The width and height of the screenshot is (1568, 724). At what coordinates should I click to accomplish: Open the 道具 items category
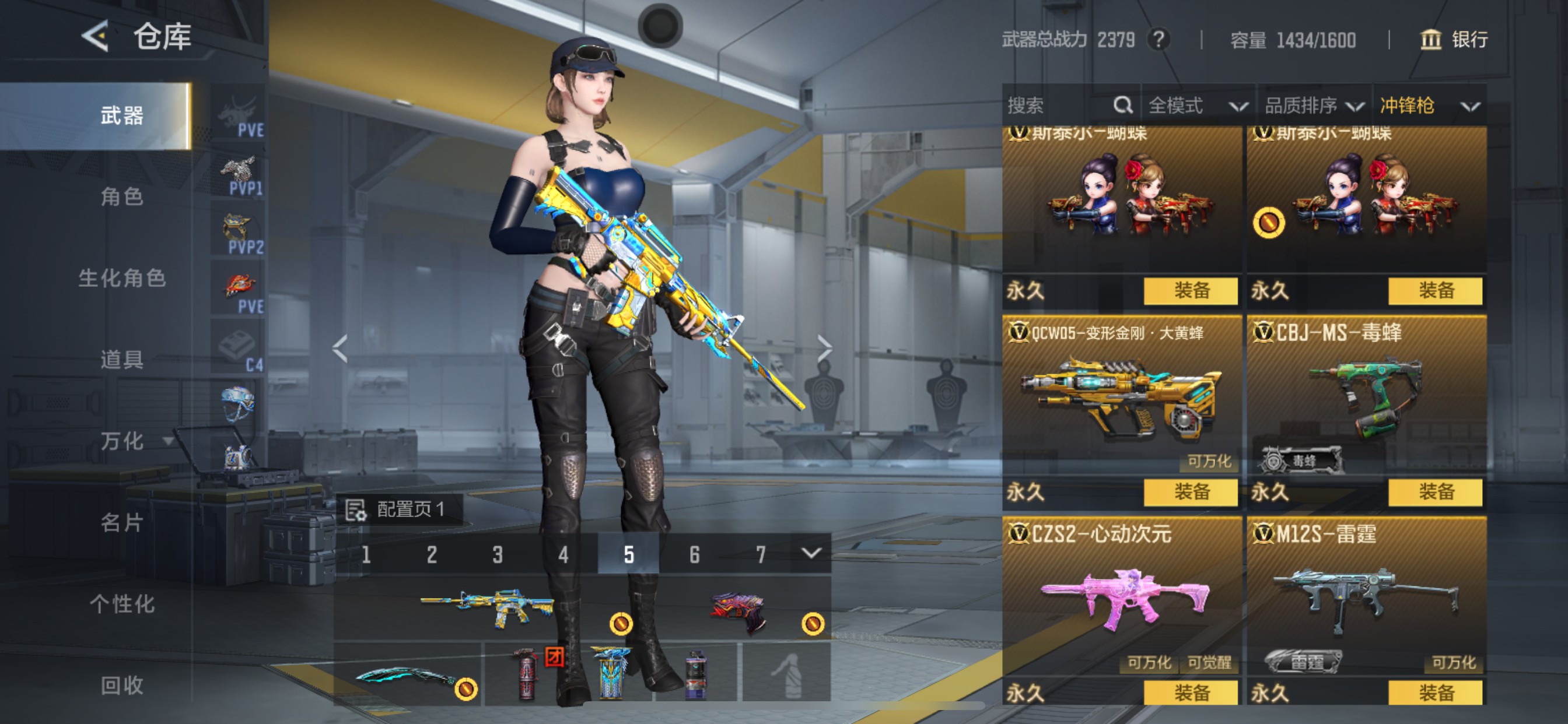point(122,360)
